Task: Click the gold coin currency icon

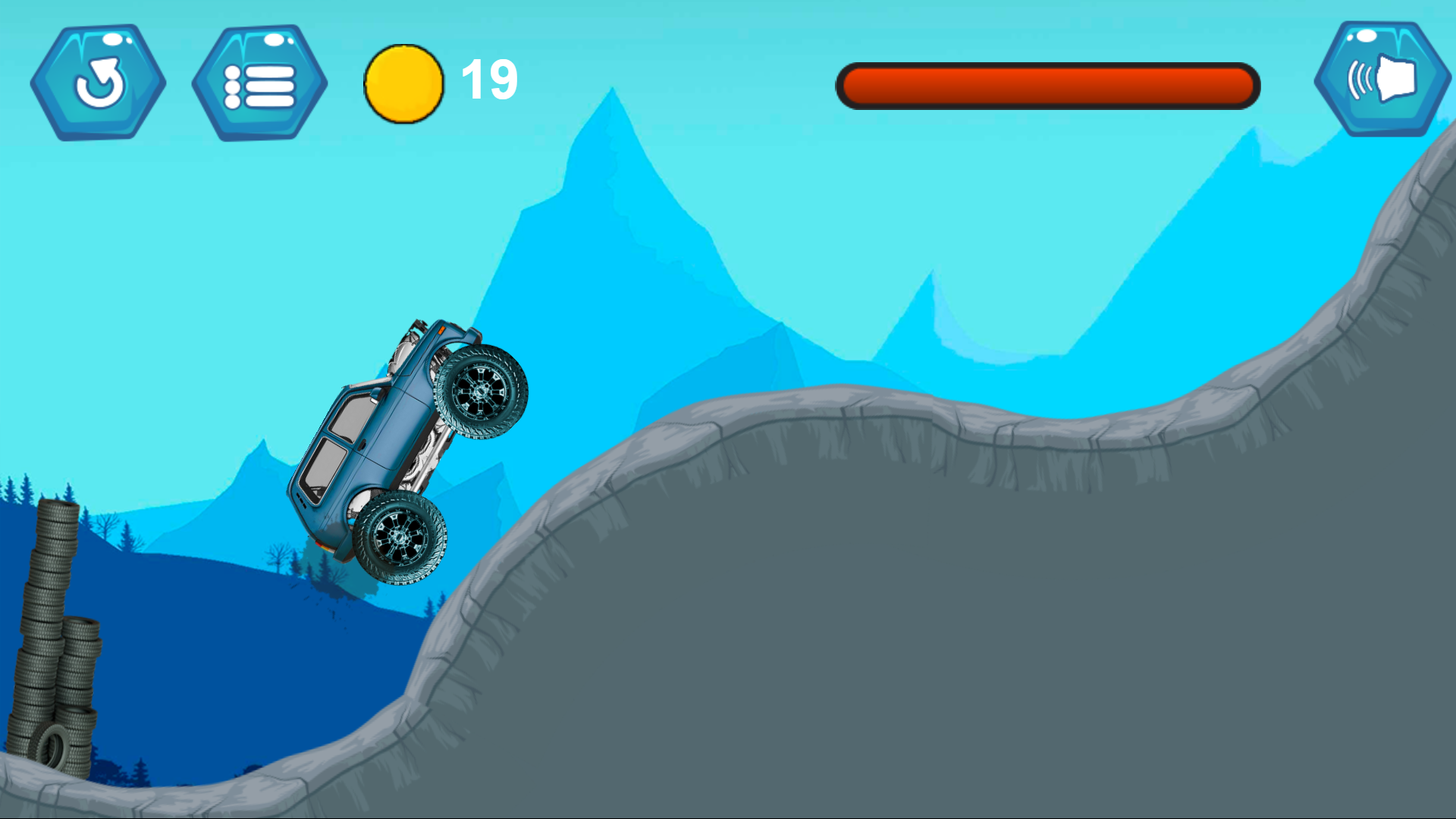Action: [x=403, y=83]
